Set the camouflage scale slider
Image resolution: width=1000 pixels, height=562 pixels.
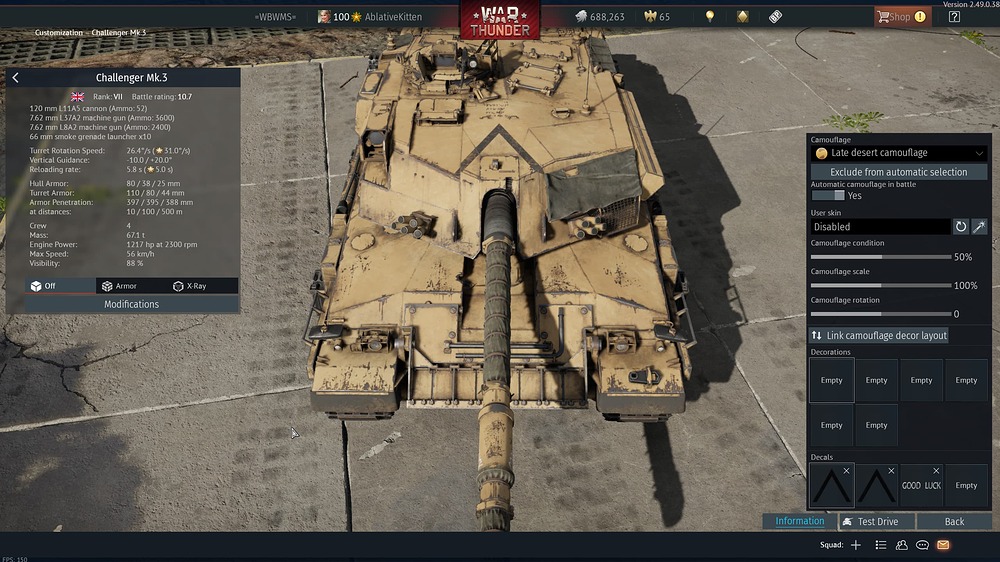(880, 286)
